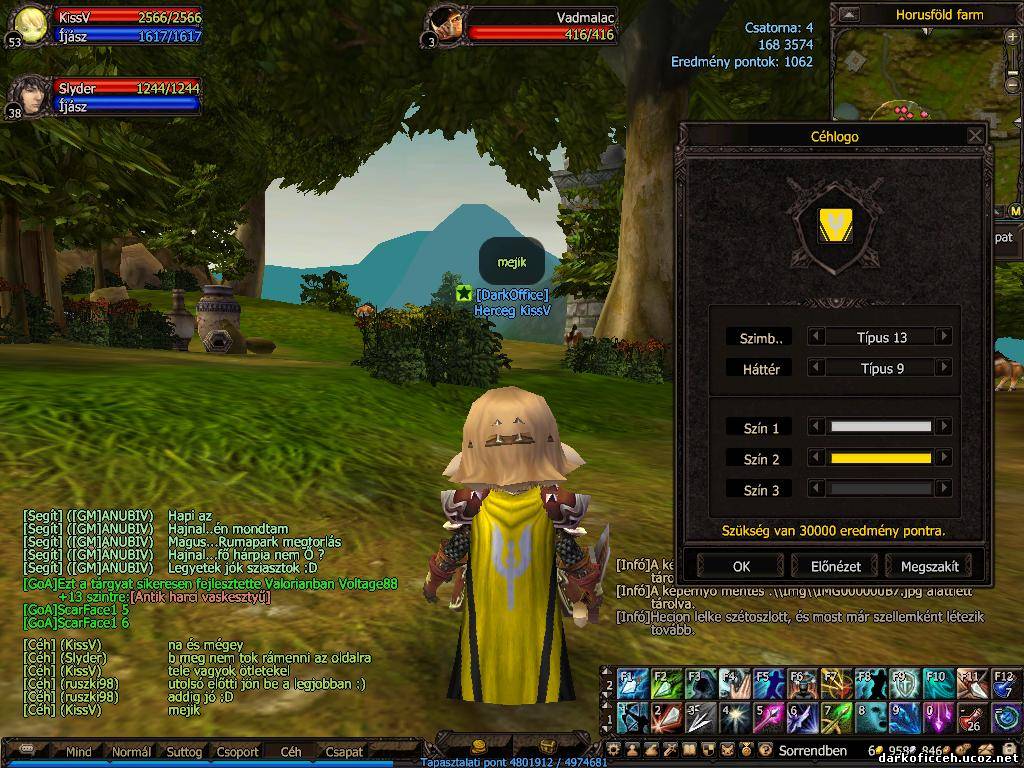Confirm guild logo with OK button
Screen dimensions: 1024x768
(741, 566)
